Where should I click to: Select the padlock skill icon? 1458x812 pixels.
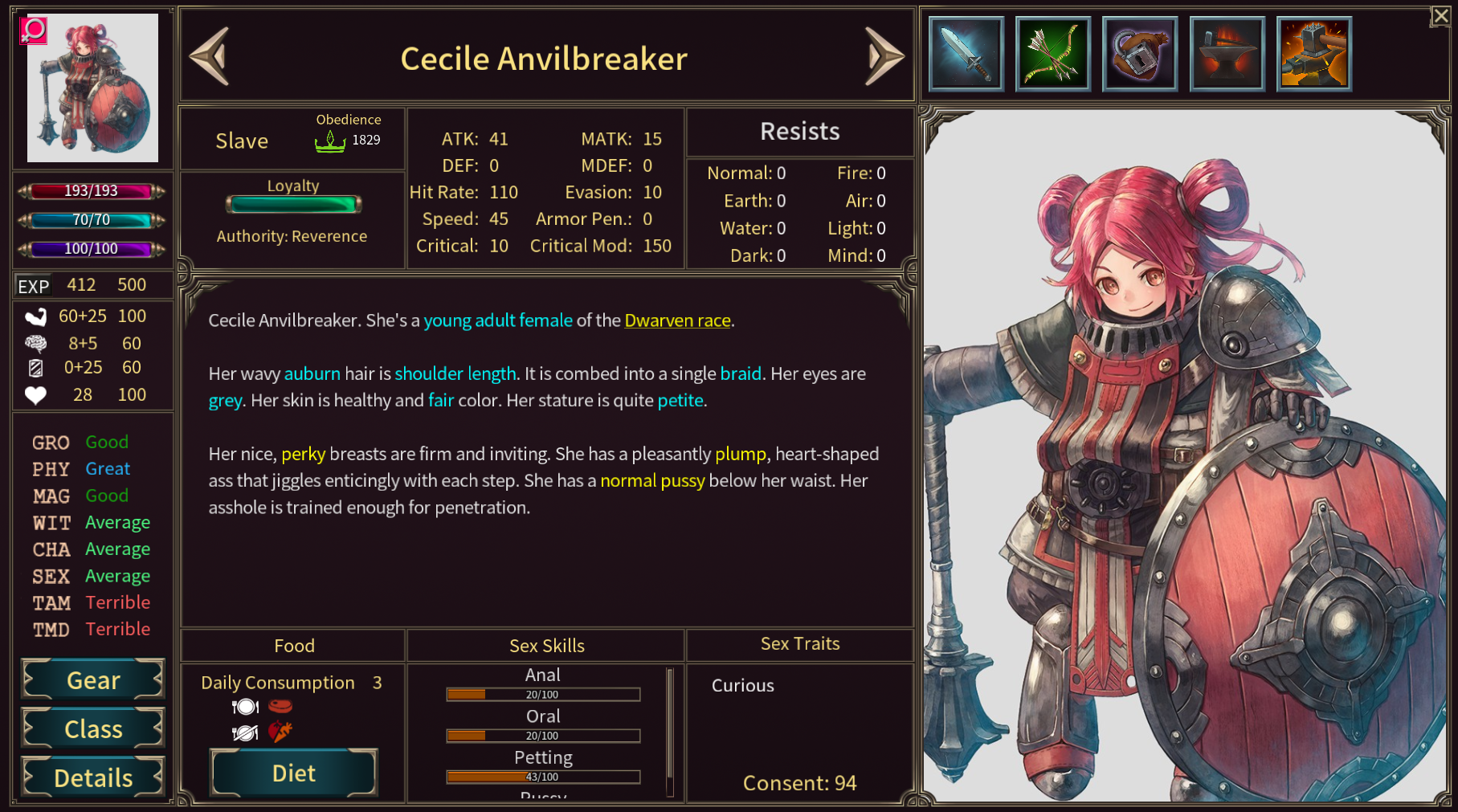click(1140, 54)
